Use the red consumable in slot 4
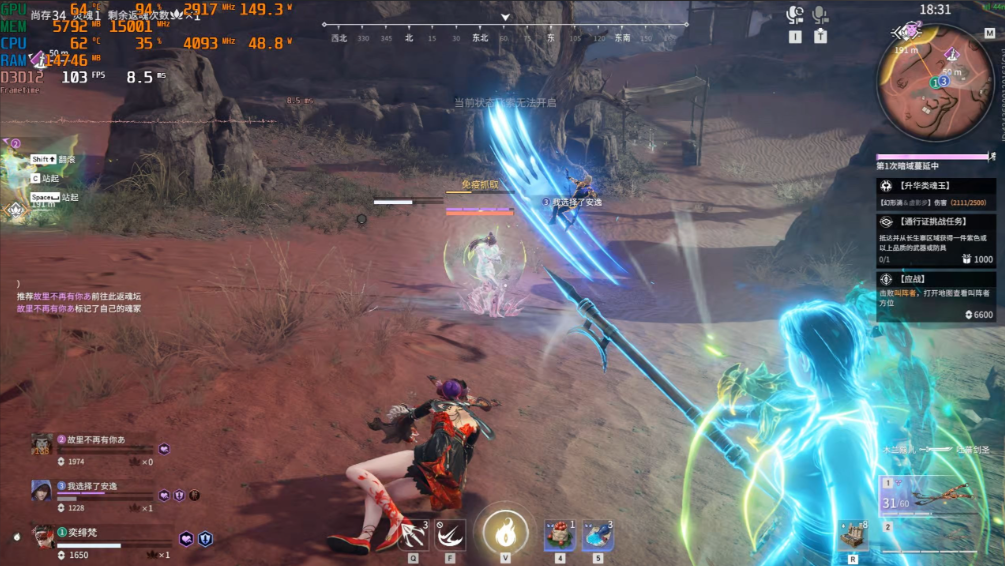Image resolution: width=1005 pixels, height=566 pixels. 559,535
